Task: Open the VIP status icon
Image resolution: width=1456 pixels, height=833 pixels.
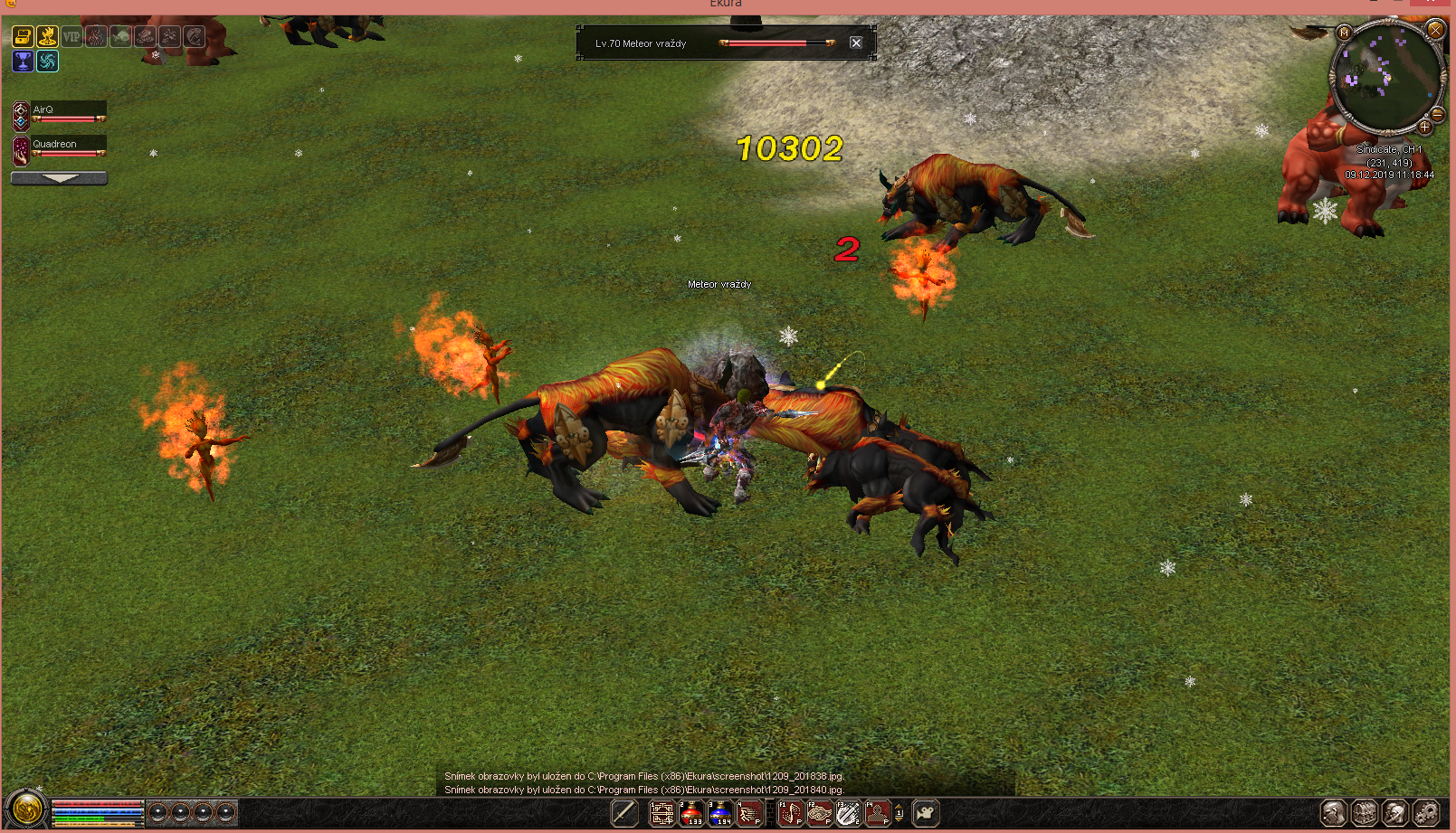Action: (x=71, y=37)
